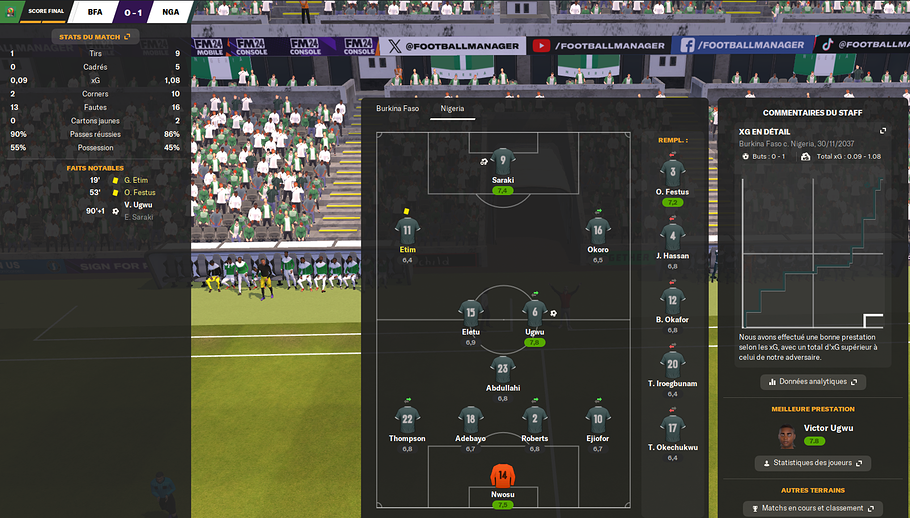Select Ugwu's number 6 shirt on pitch

tap(534, 313)
